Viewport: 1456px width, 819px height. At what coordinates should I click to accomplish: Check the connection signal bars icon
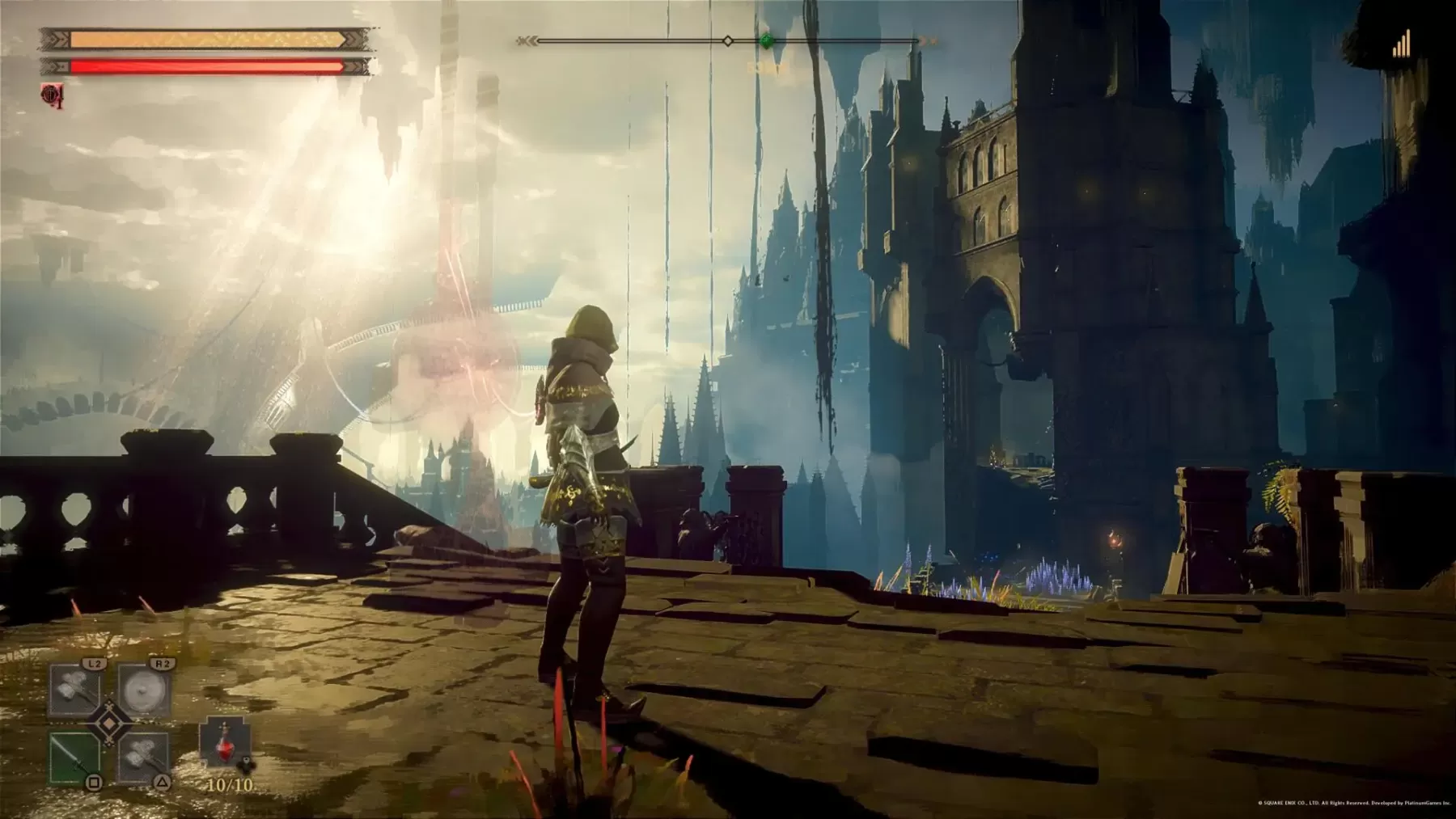(x=1401, y=44)
